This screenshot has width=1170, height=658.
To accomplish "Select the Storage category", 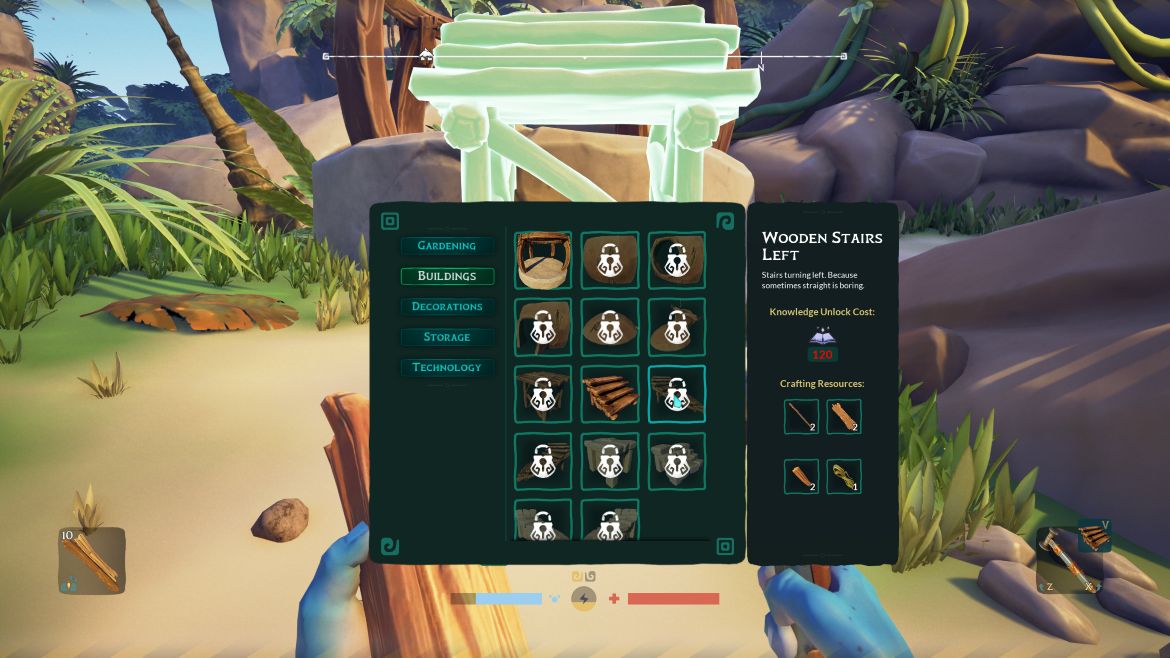I will 447,337.
